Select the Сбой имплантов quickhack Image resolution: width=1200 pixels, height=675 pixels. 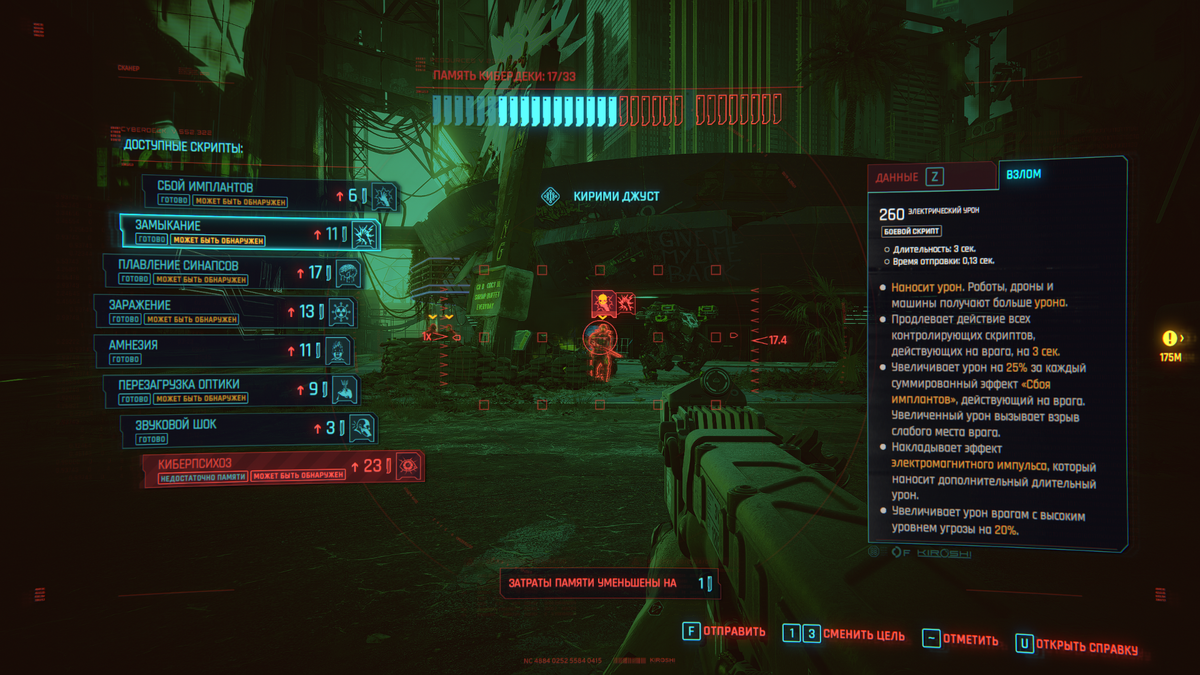(270, 194)
